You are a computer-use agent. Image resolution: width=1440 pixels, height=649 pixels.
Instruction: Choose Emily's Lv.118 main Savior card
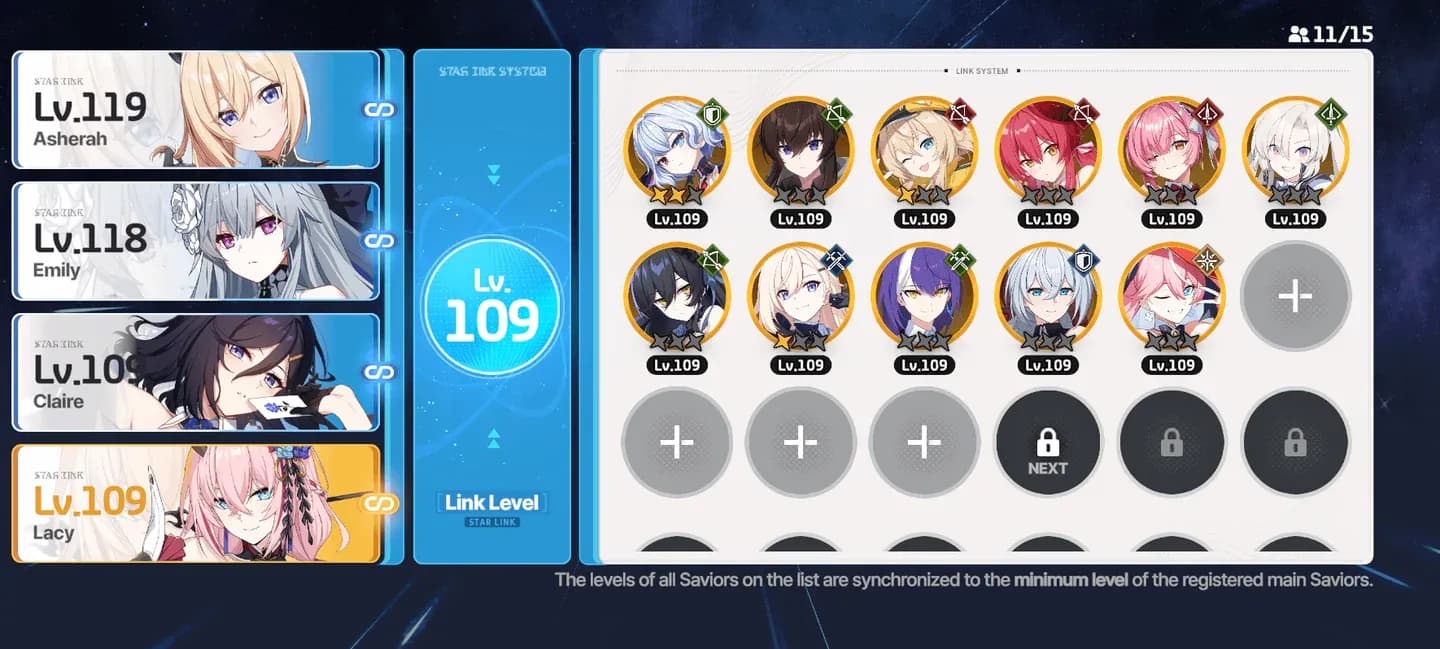click(x=196, y=241)
